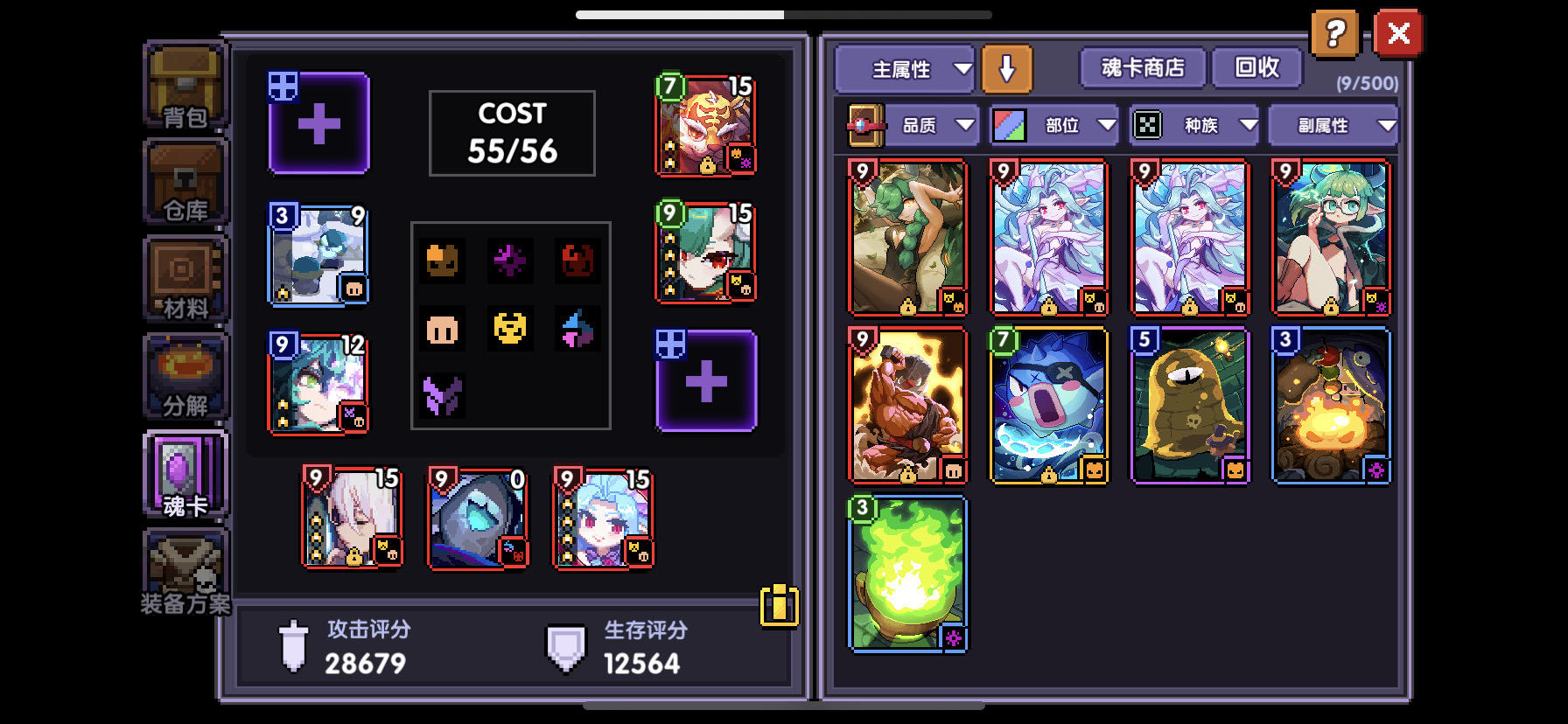Click the 回收 recycle button

click(x=1257, y=67)
